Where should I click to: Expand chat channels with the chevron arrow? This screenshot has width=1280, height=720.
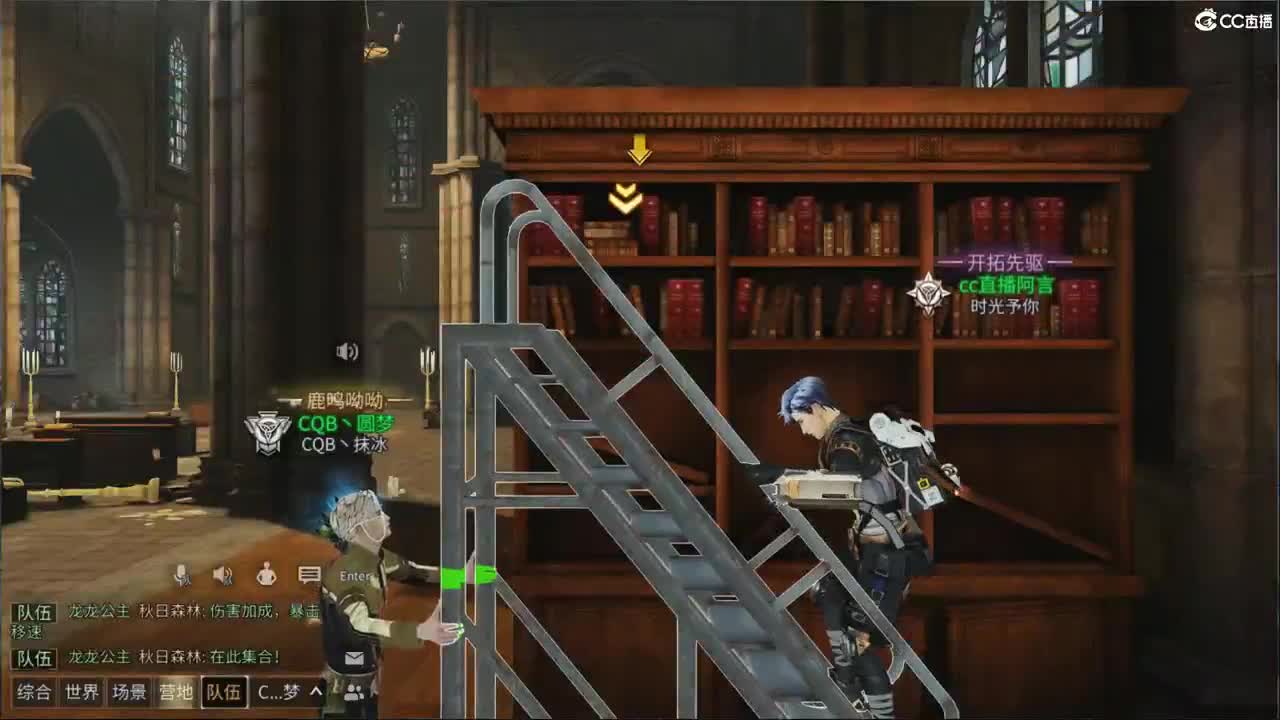click(316, 691)
